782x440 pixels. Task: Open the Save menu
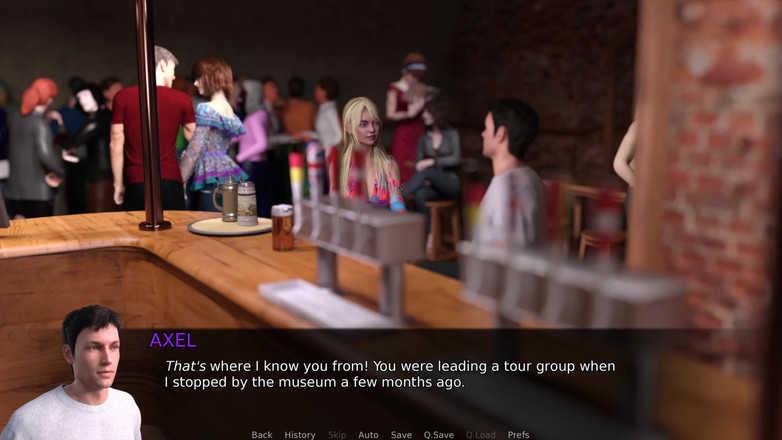pos(401,435)
